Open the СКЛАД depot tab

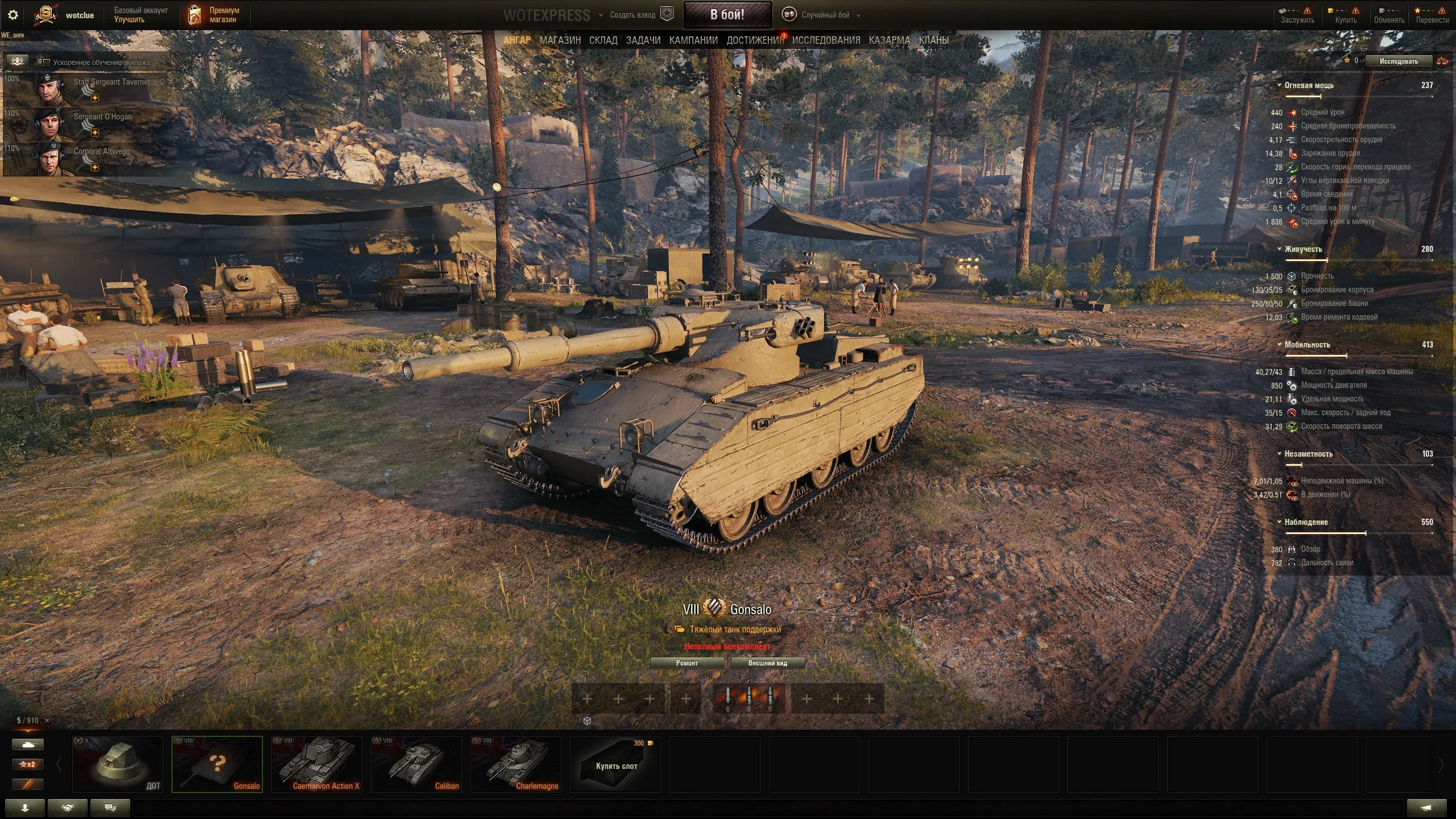pos(603,40)
